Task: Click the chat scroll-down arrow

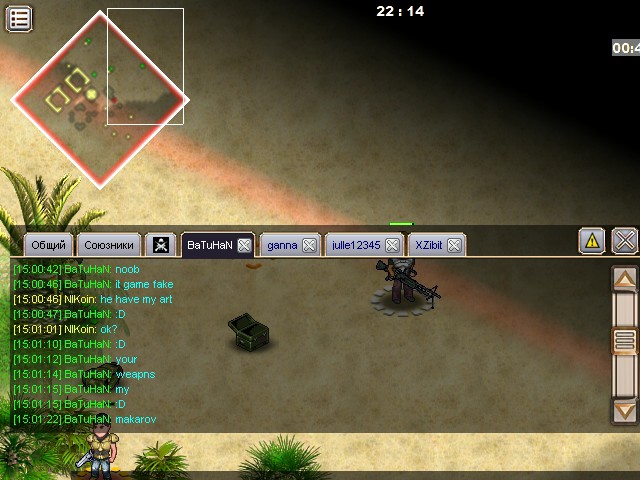Action: point(625,409)
